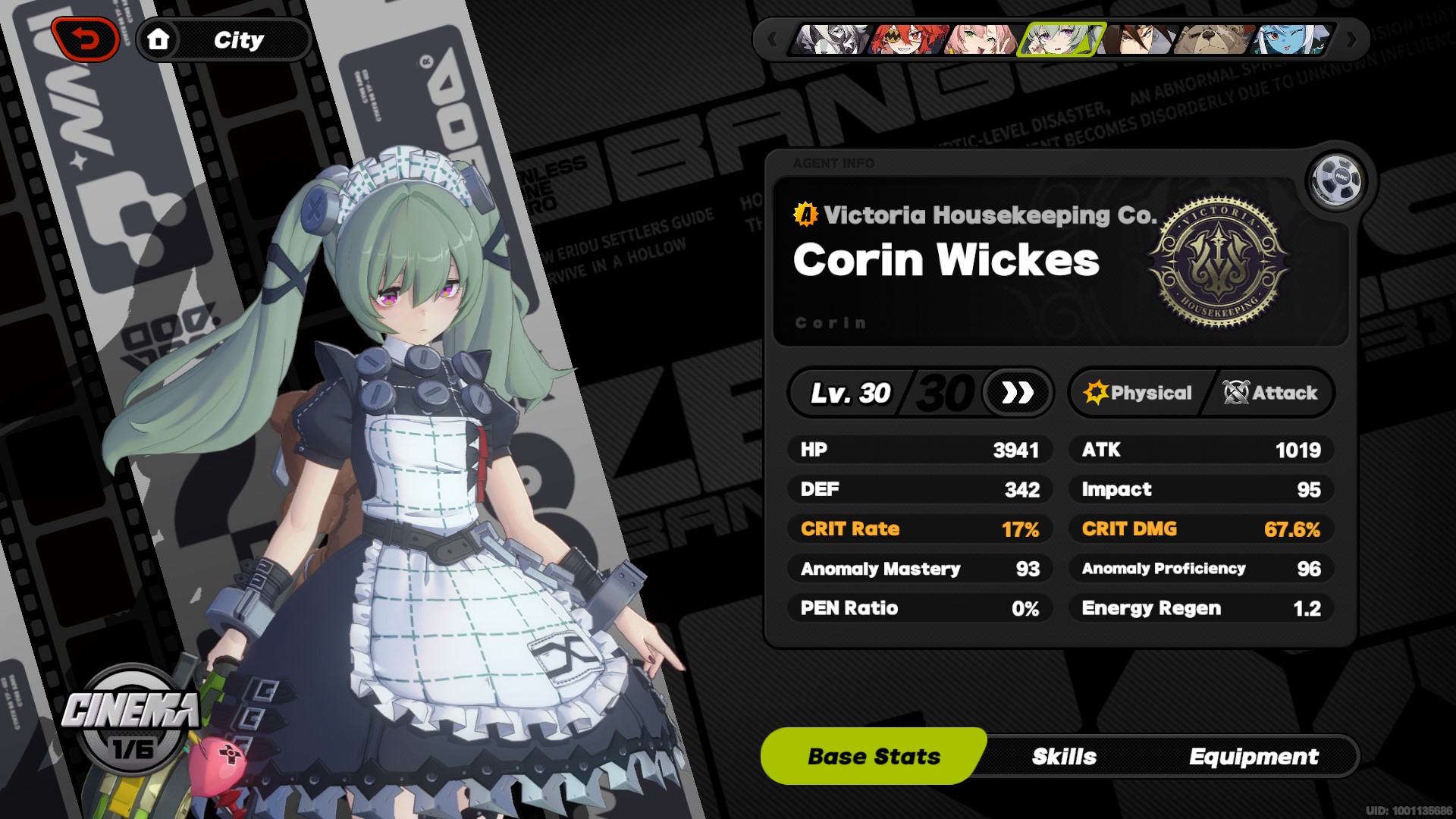
Task: Select the pink-haired agent portrait
Action: [981, 39]
